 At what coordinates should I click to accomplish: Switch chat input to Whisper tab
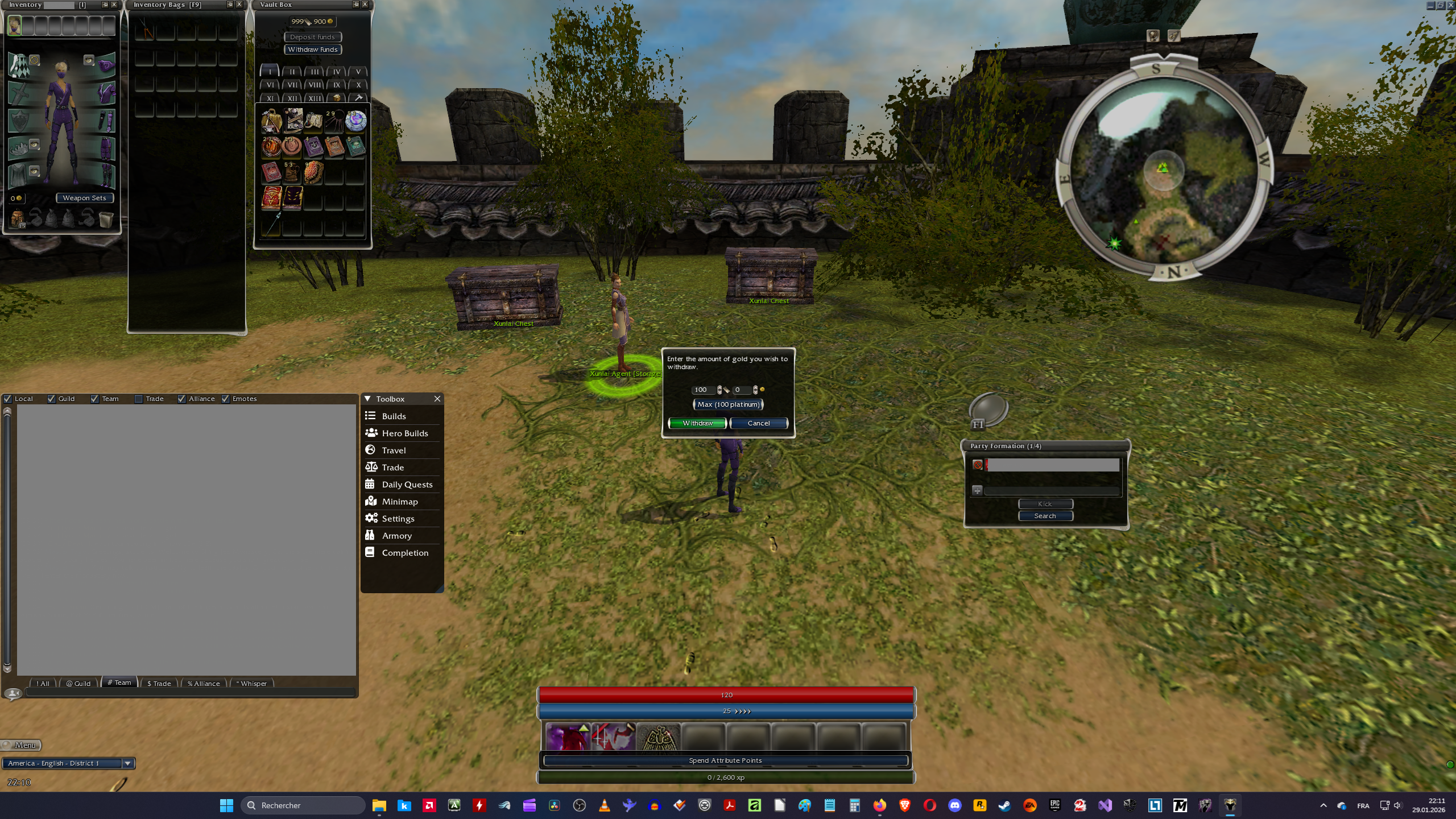click(x=252, y=683)
